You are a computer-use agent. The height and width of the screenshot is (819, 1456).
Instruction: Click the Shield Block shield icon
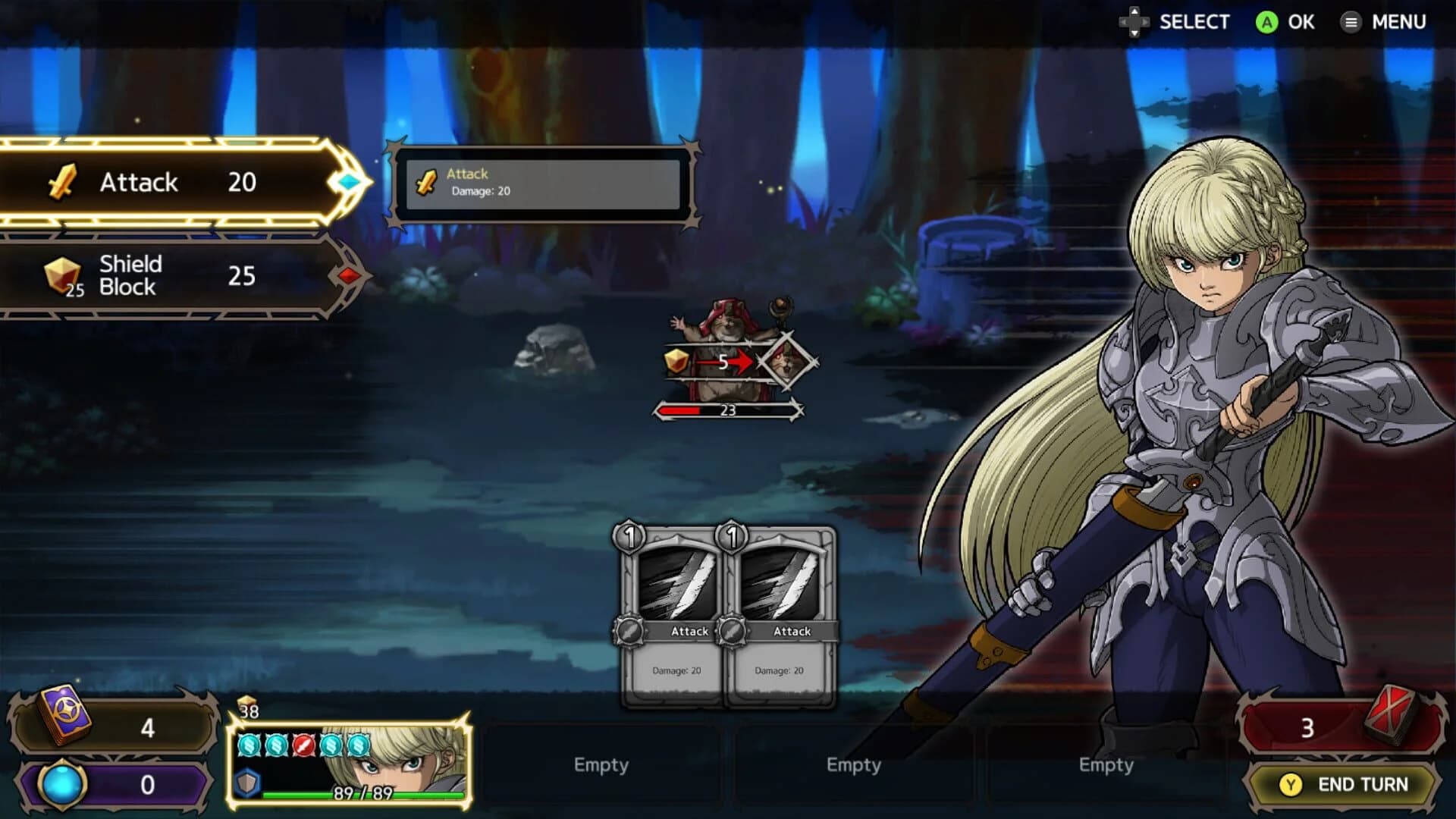click(64, 275)
